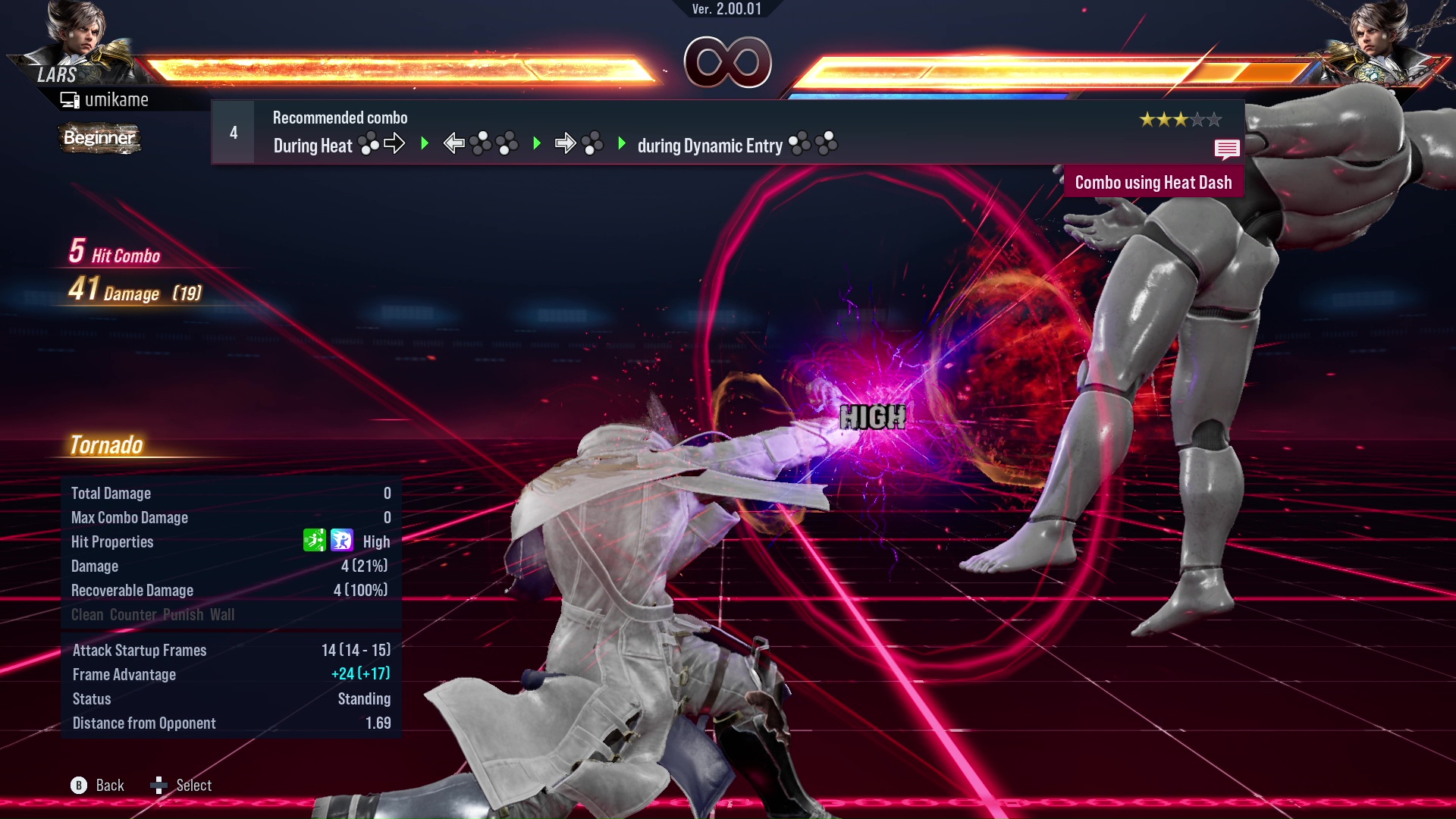Open the speech bubble comment icon
The height and width of the screenshot is (819, 1456).
point(1226,149)
